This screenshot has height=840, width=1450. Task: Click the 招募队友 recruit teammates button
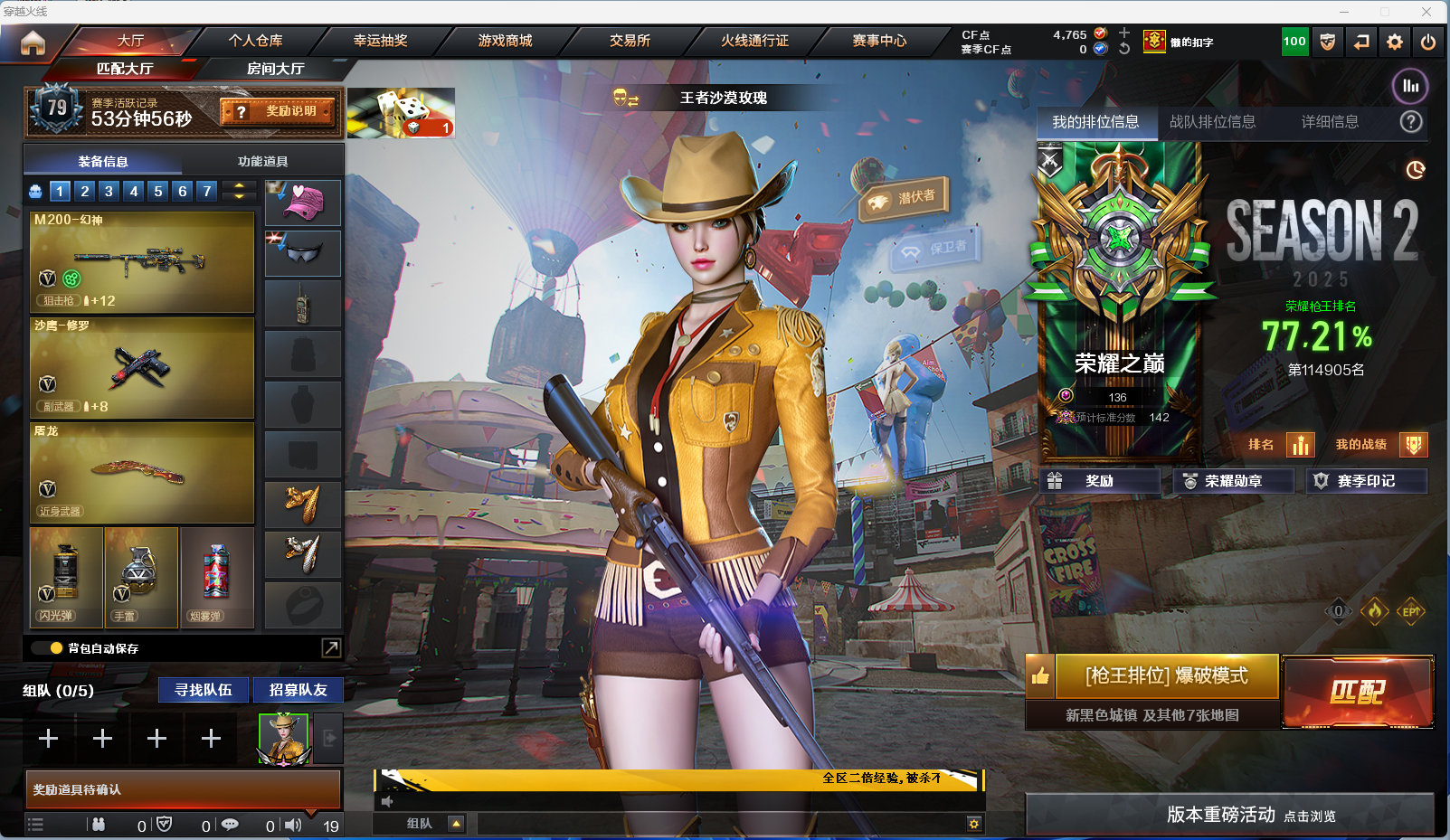298,690
